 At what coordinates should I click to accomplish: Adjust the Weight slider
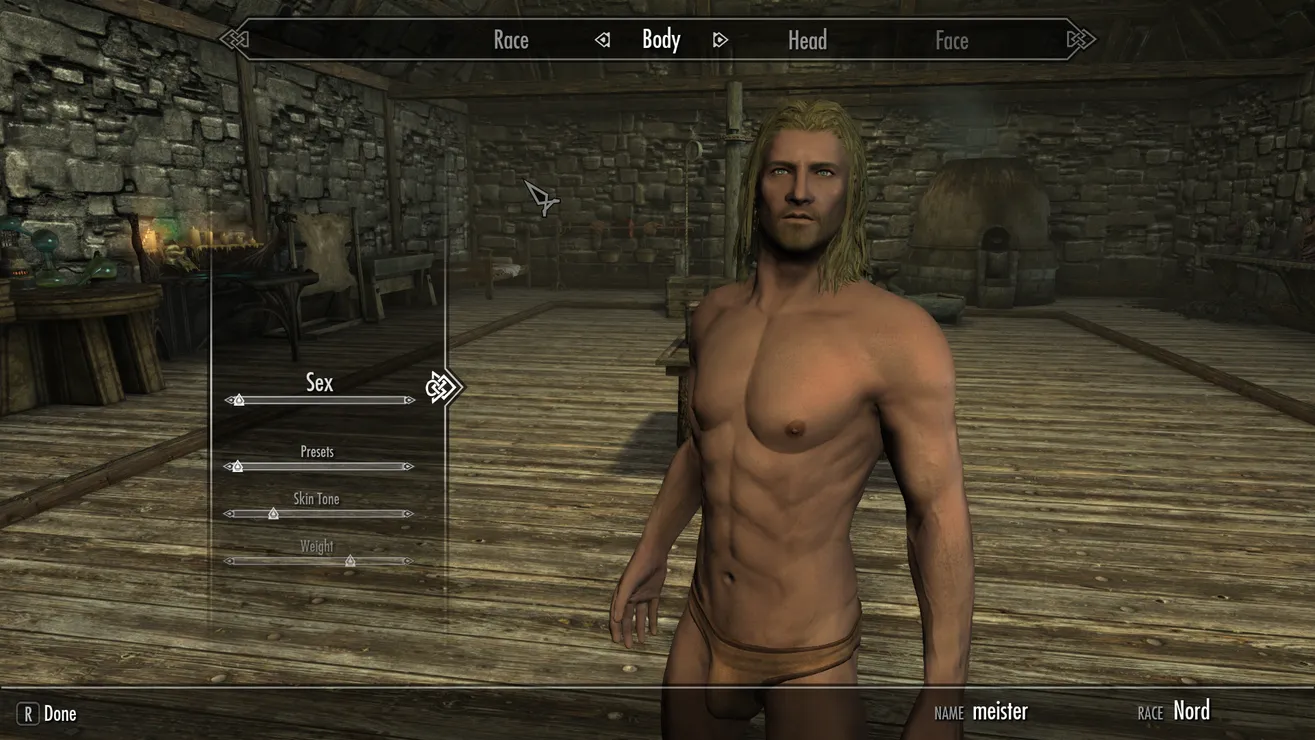[350, 561]
